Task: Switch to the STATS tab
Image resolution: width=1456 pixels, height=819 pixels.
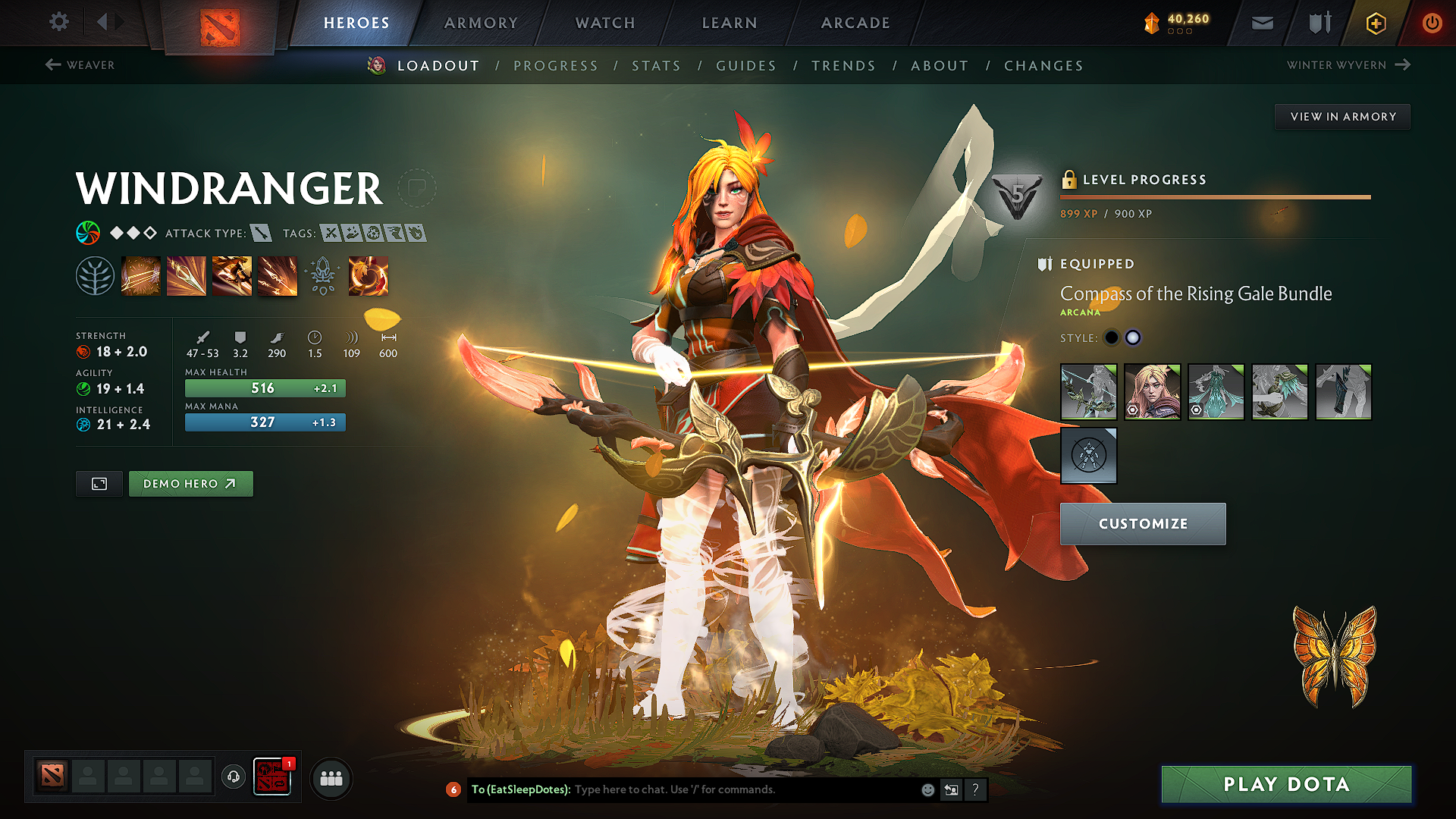Action: 657,66
